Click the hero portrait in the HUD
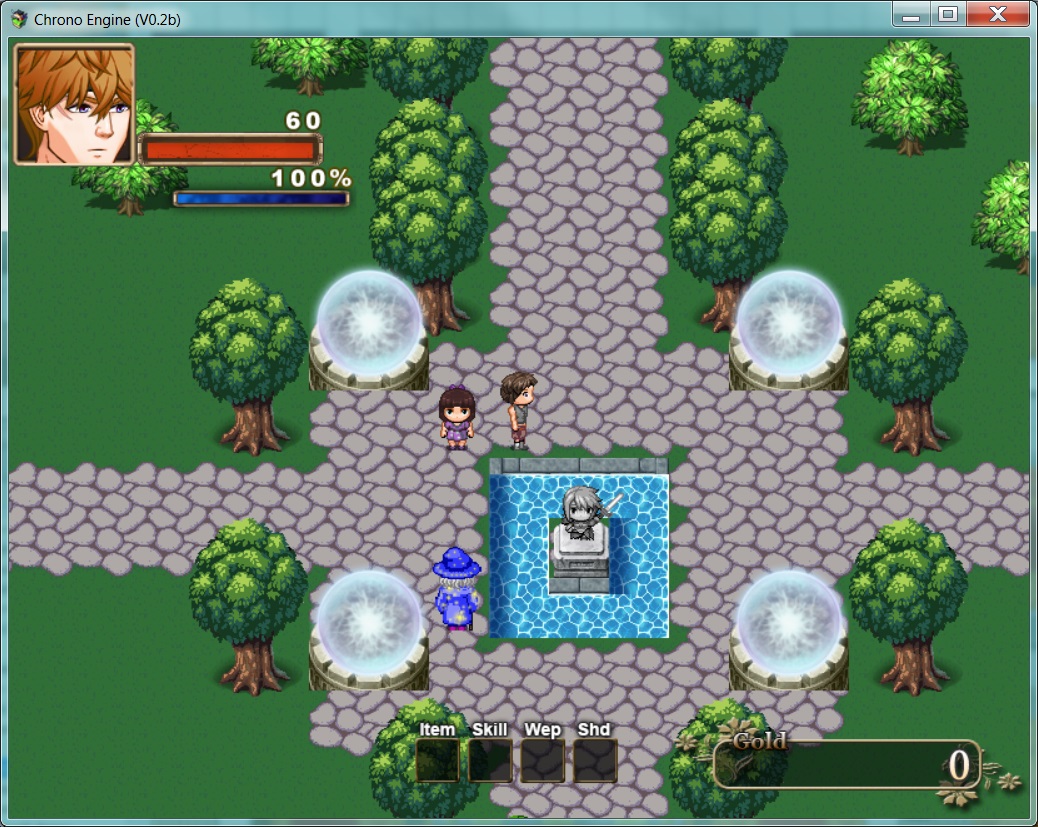Viewport: 1038px width, 827px height. (x=74, y=104)
